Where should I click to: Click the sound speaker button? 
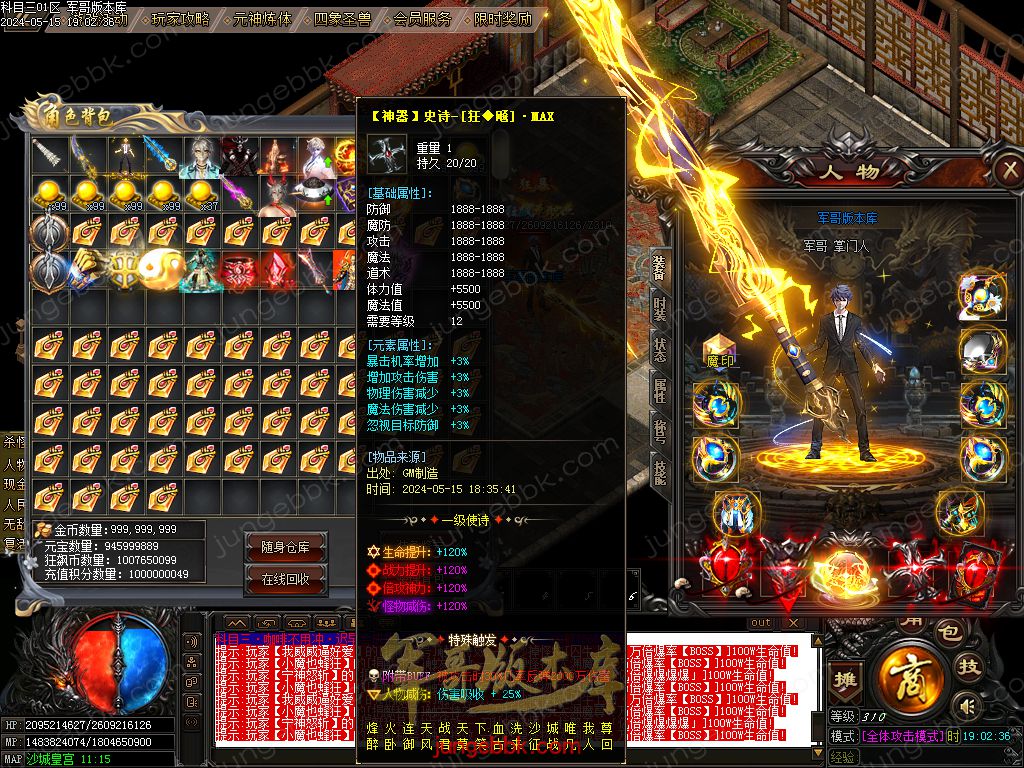(x=967, y=707)
